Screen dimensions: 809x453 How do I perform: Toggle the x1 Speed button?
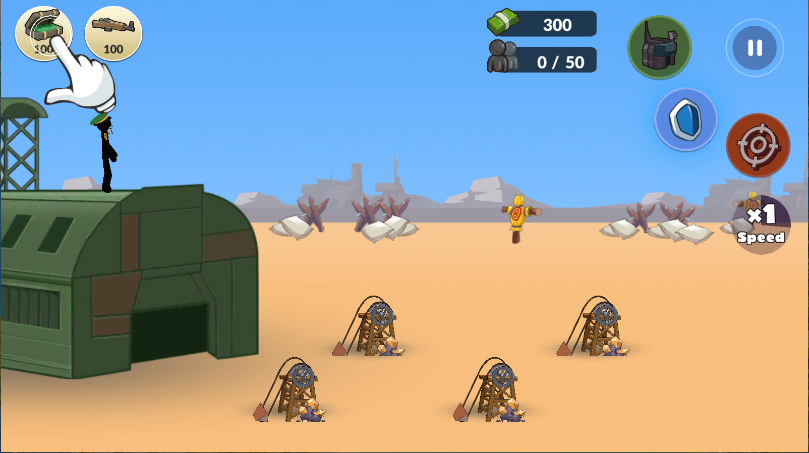pos(761,223)
